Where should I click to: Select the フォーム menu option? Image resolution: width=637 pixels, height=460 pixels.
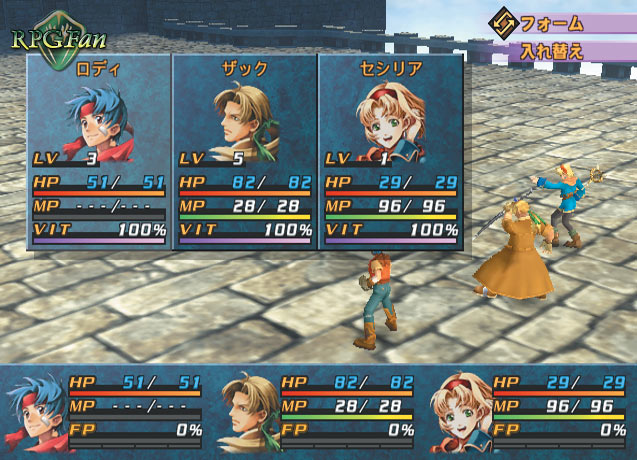click(558, 22)
